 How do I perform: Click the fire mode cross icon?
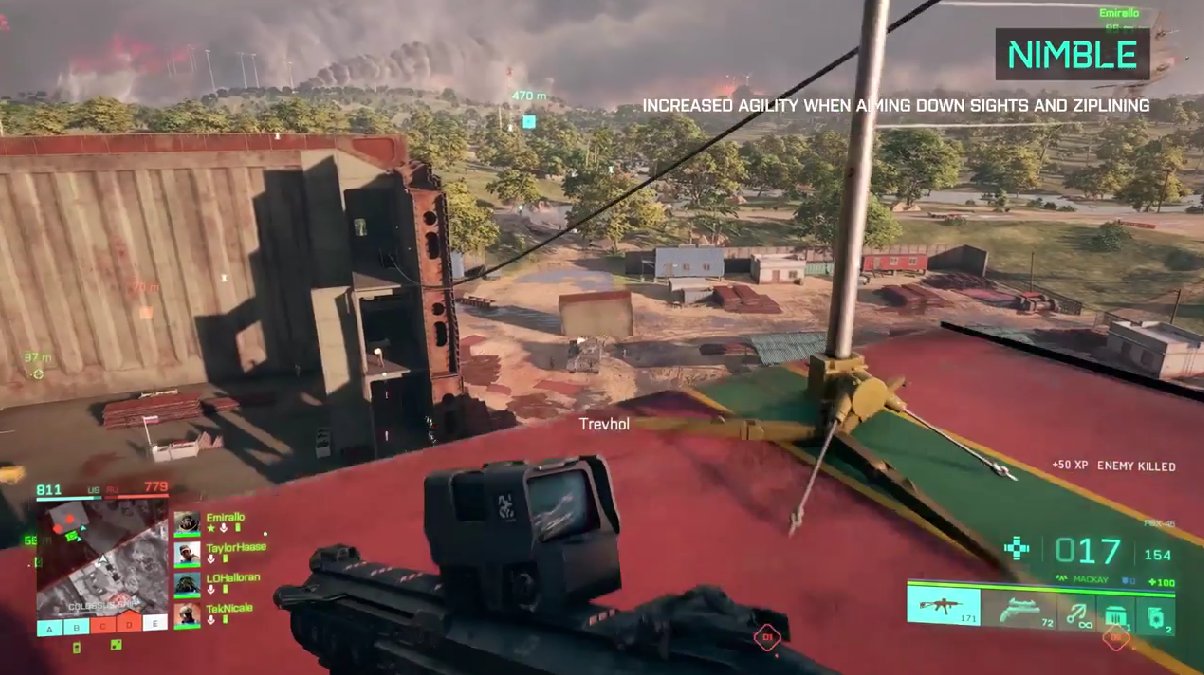1017,549
